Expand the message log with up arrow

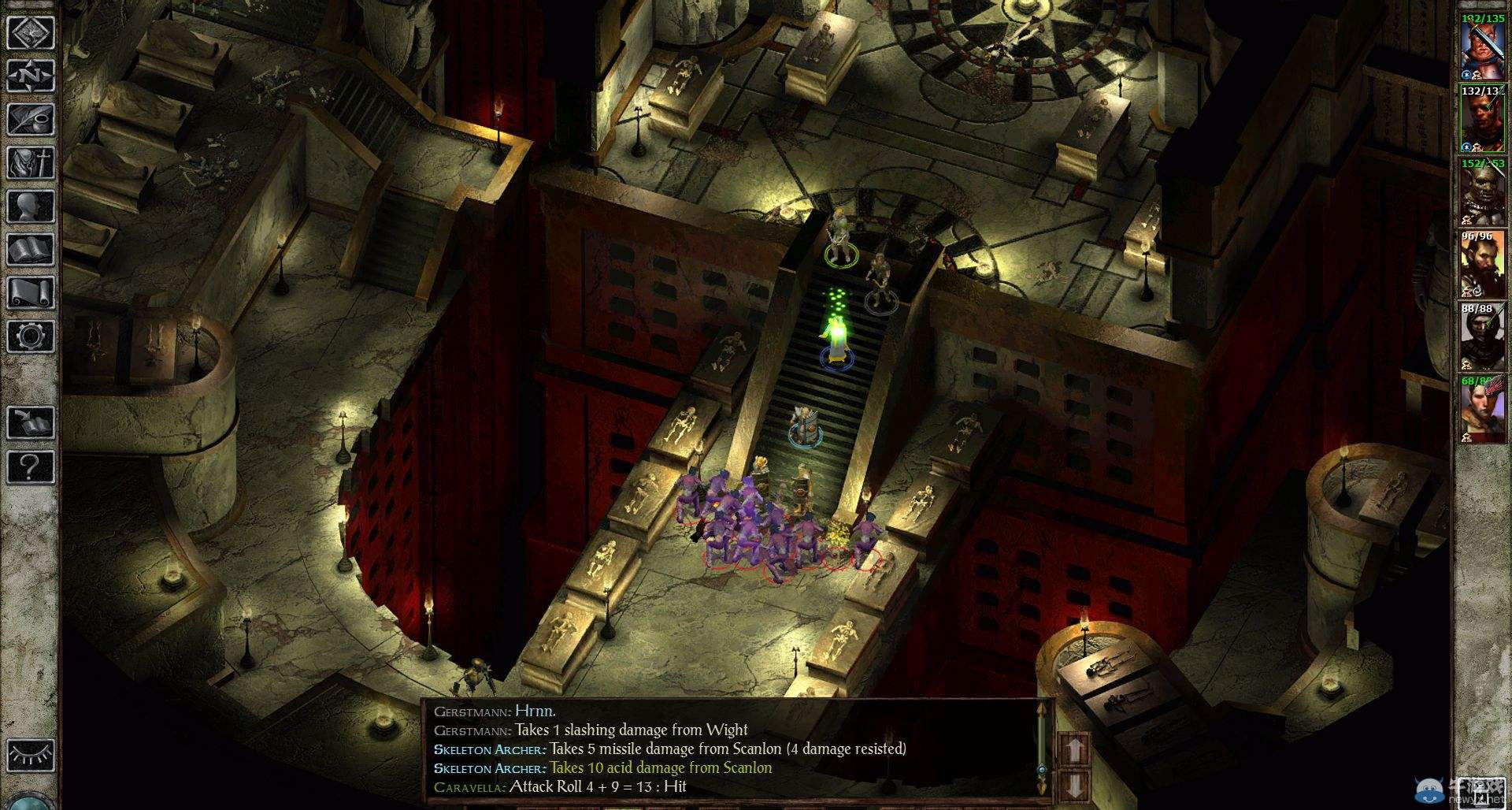point(1076,749)
